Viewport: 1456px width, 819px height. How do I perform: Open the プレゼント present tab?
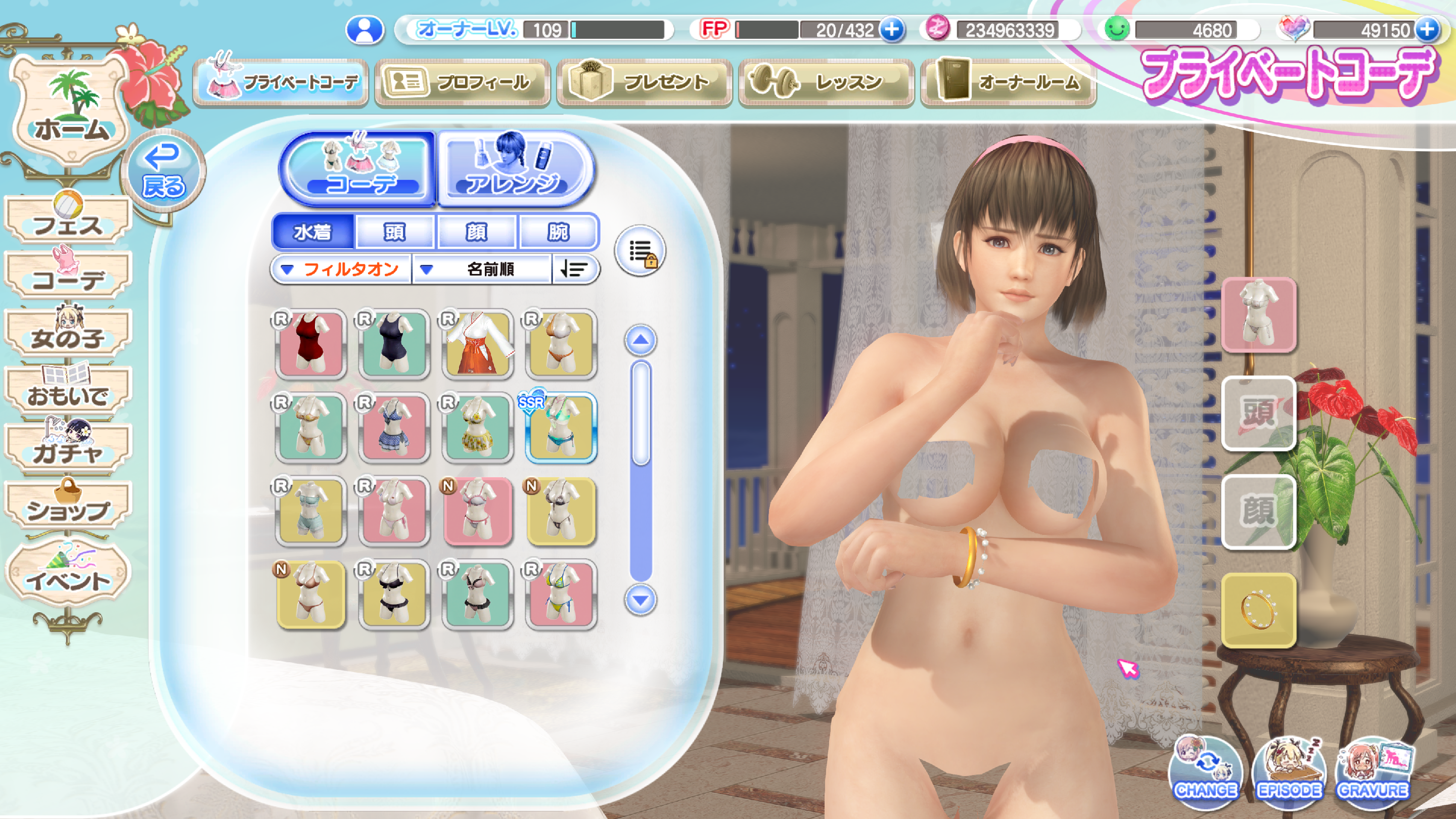(x=645, y=82)
